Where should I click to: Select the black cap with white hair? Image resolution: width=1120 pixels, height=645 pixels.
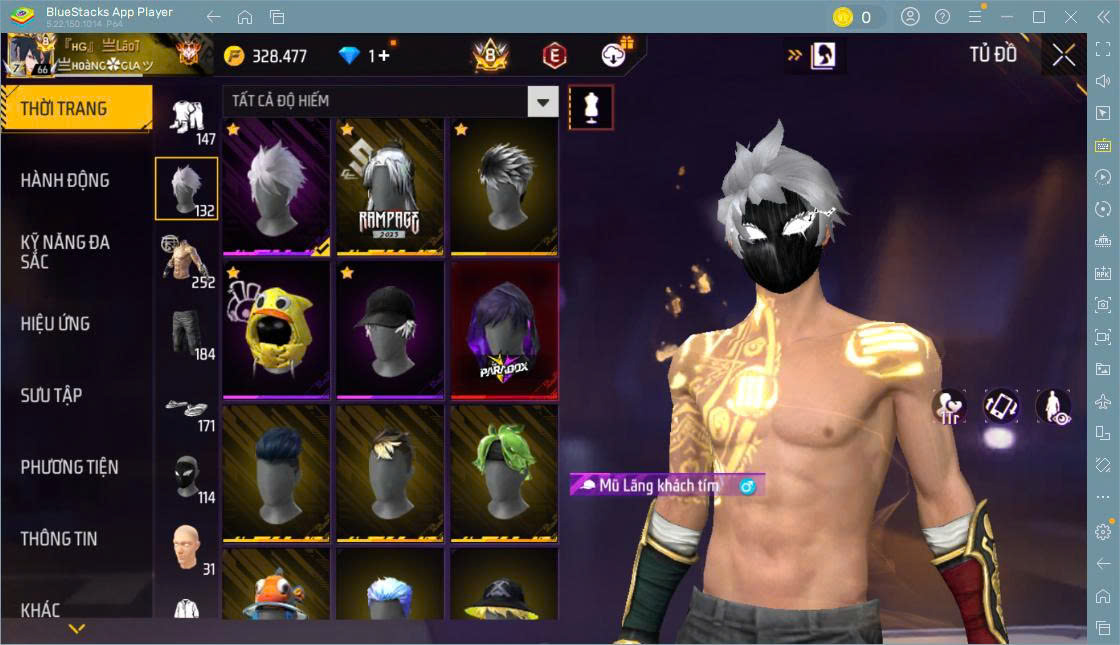point(390,329)
